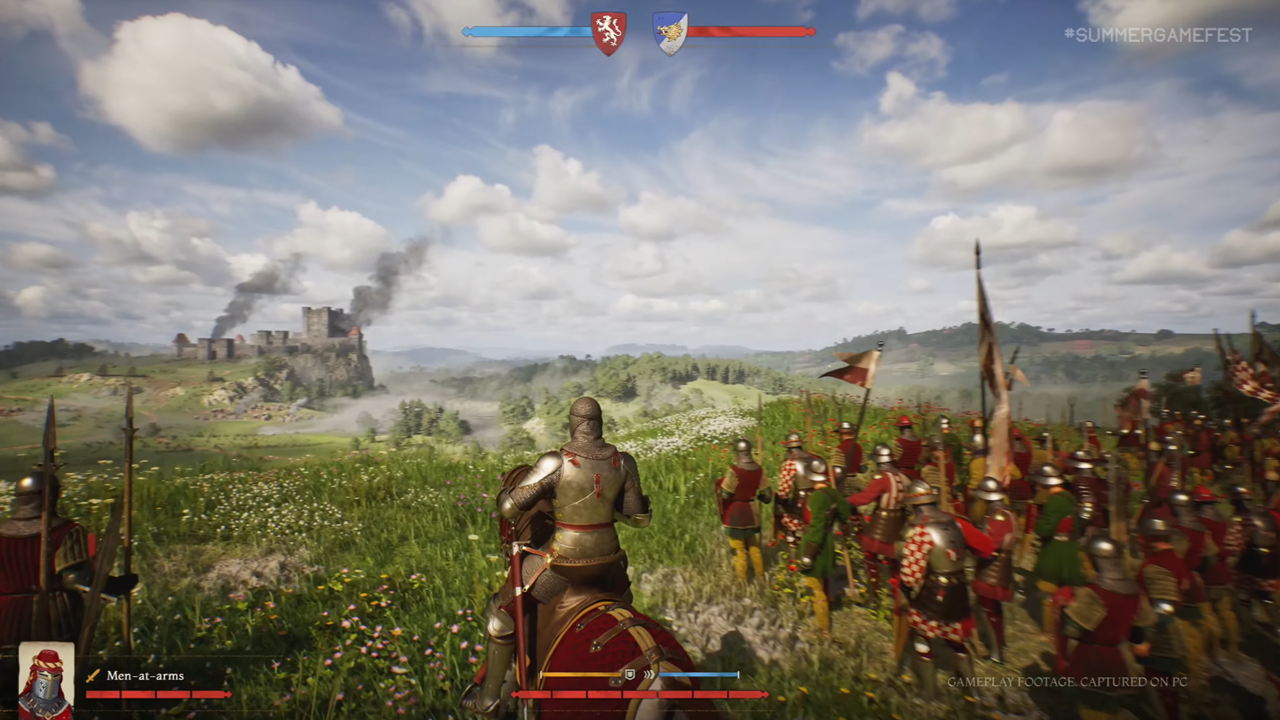The image size is (1280, 720).
Task: Click the blue boar-head faction shield
Action: [x=669, y=32]
